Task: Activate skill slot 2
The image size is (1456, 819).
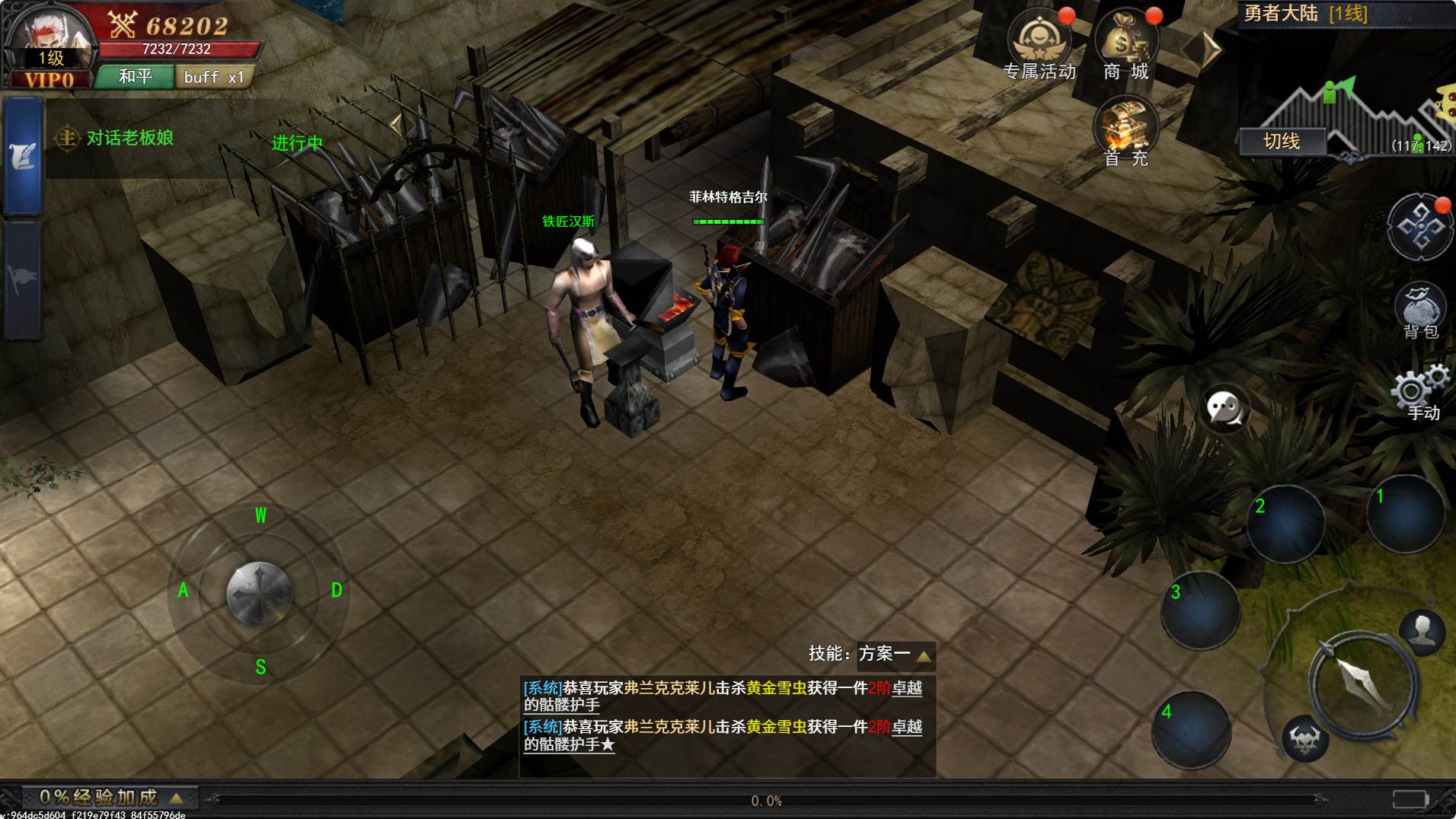Action: pos(1285,524)
